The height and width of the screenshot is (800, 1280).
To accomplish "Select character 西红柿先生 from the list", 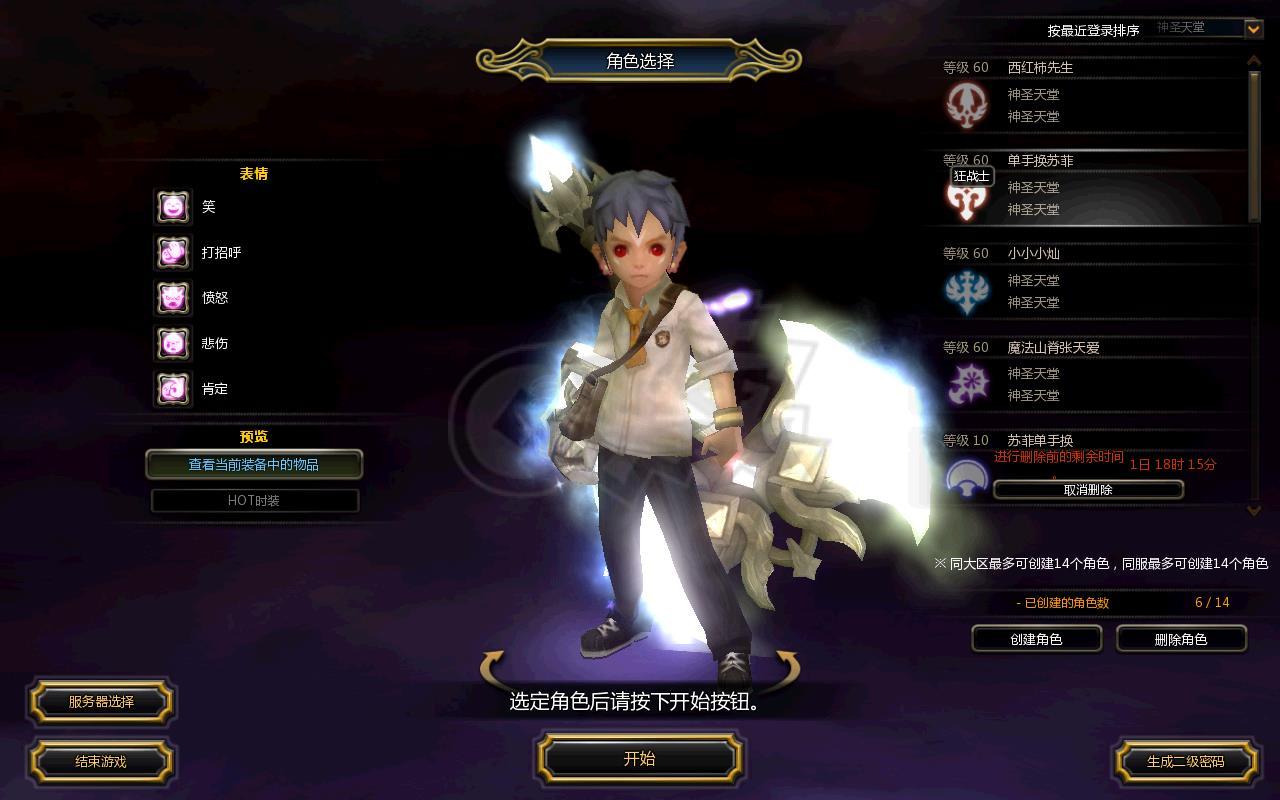I will pos(1090,94).
